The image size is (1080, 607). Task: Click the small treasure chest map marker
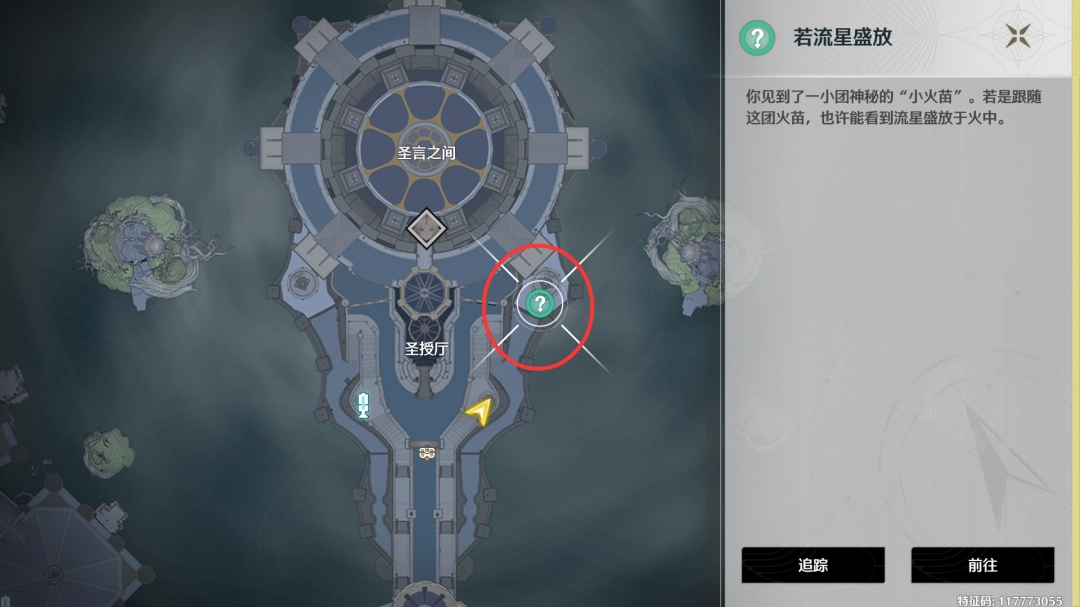coord(427,453)
